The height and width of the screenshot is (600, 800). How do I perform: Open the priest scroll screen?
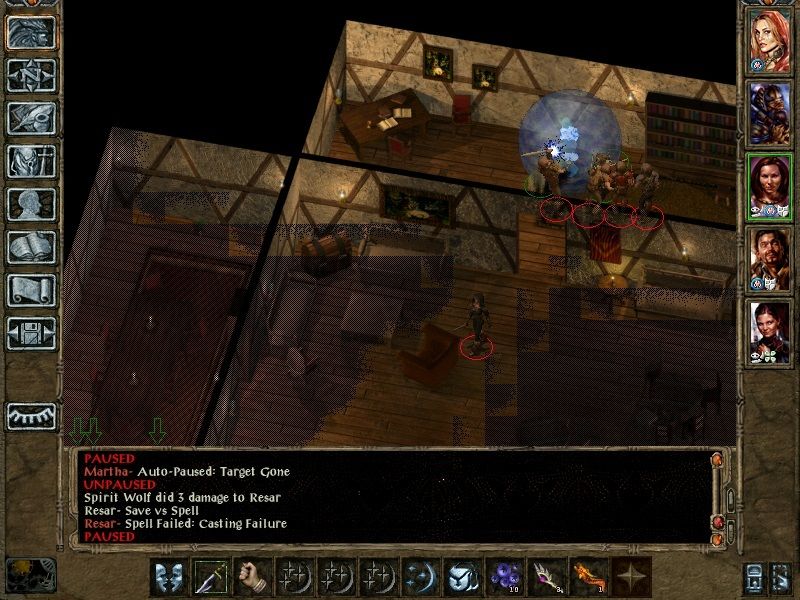click(31, 290)
